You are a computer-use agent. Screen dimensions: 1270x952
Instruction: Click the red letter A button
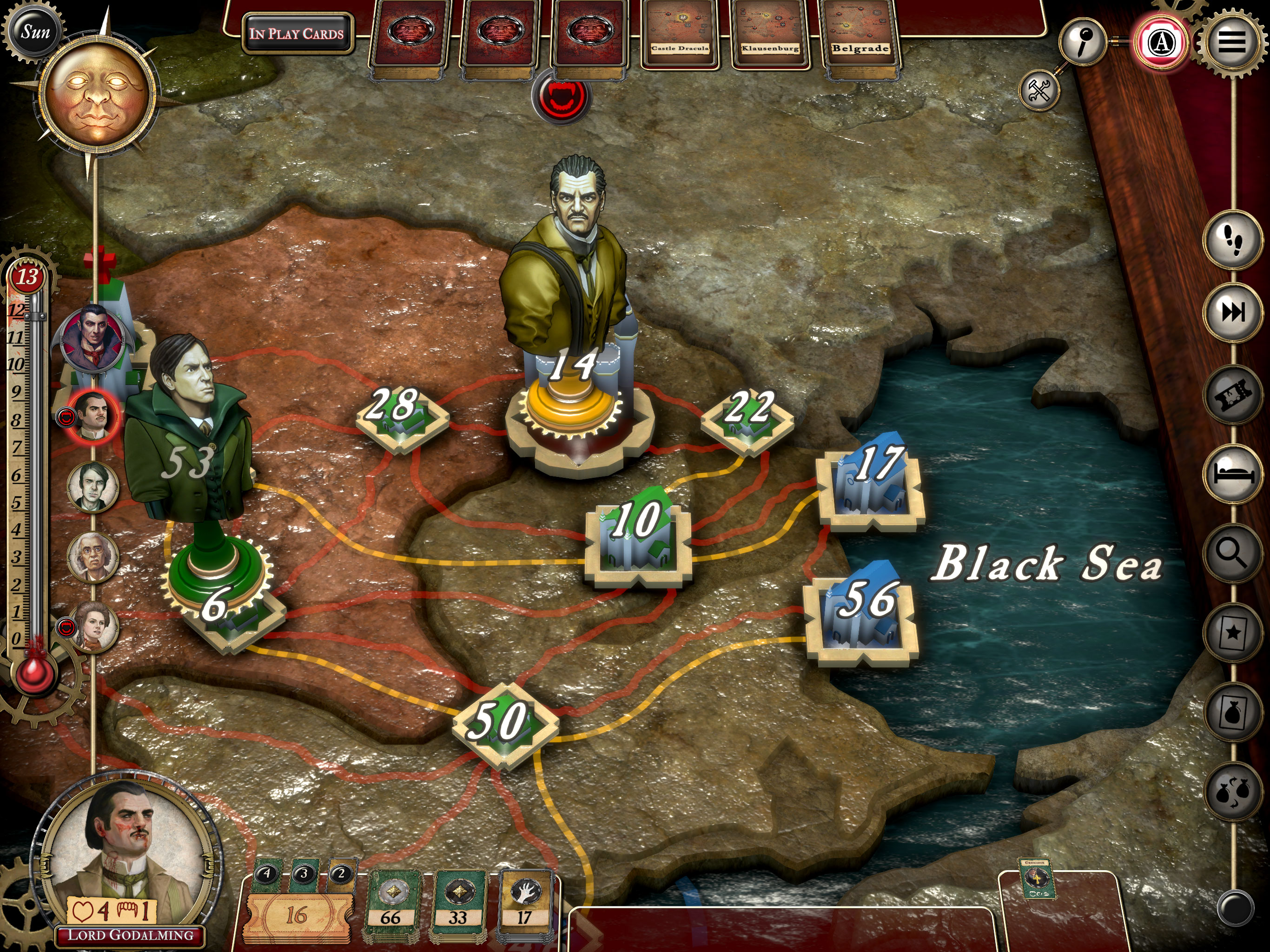(x=1161, y=42)
